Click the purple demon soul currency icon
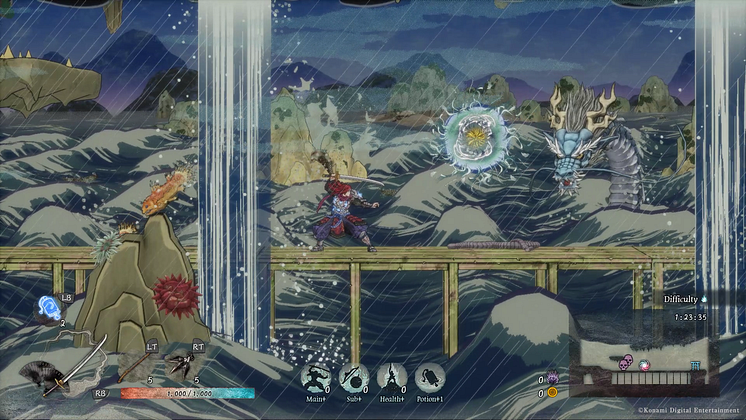The width and height of the screenshot is (746, 420). point(551,379)
